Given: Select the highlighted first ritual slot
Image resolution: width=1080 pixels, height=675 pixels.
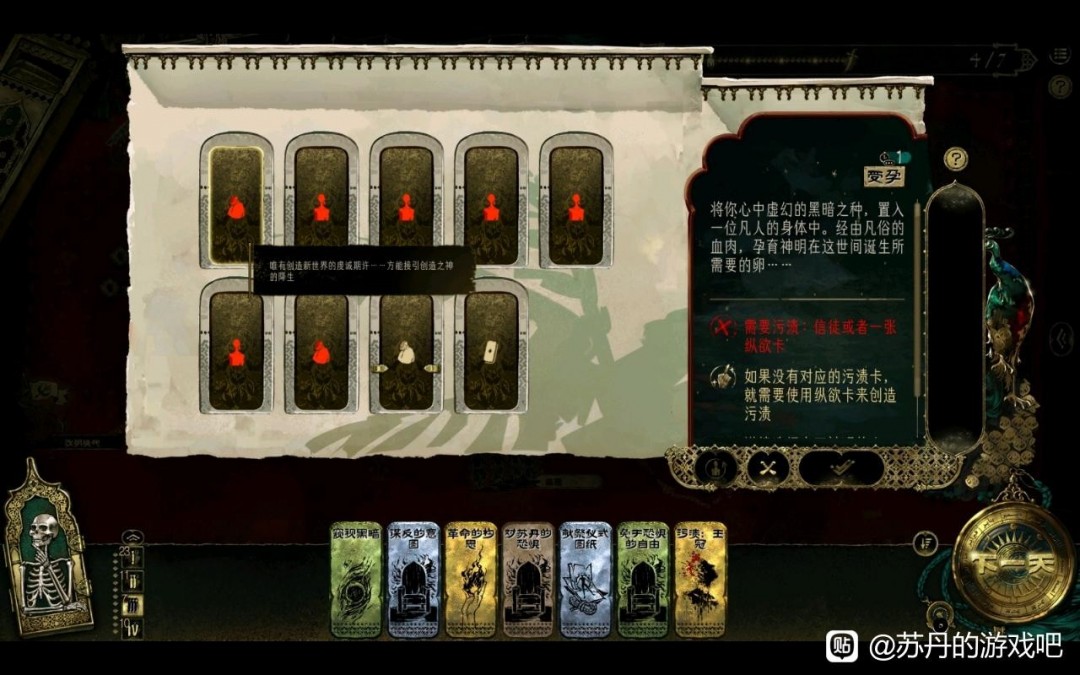Looking at the screenshot, I should (x=236, y=205).
